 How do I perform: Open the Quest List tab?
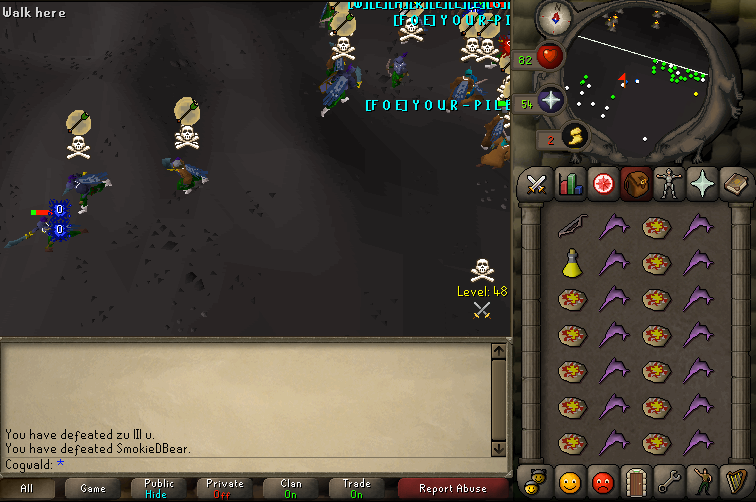click(603, 184)
